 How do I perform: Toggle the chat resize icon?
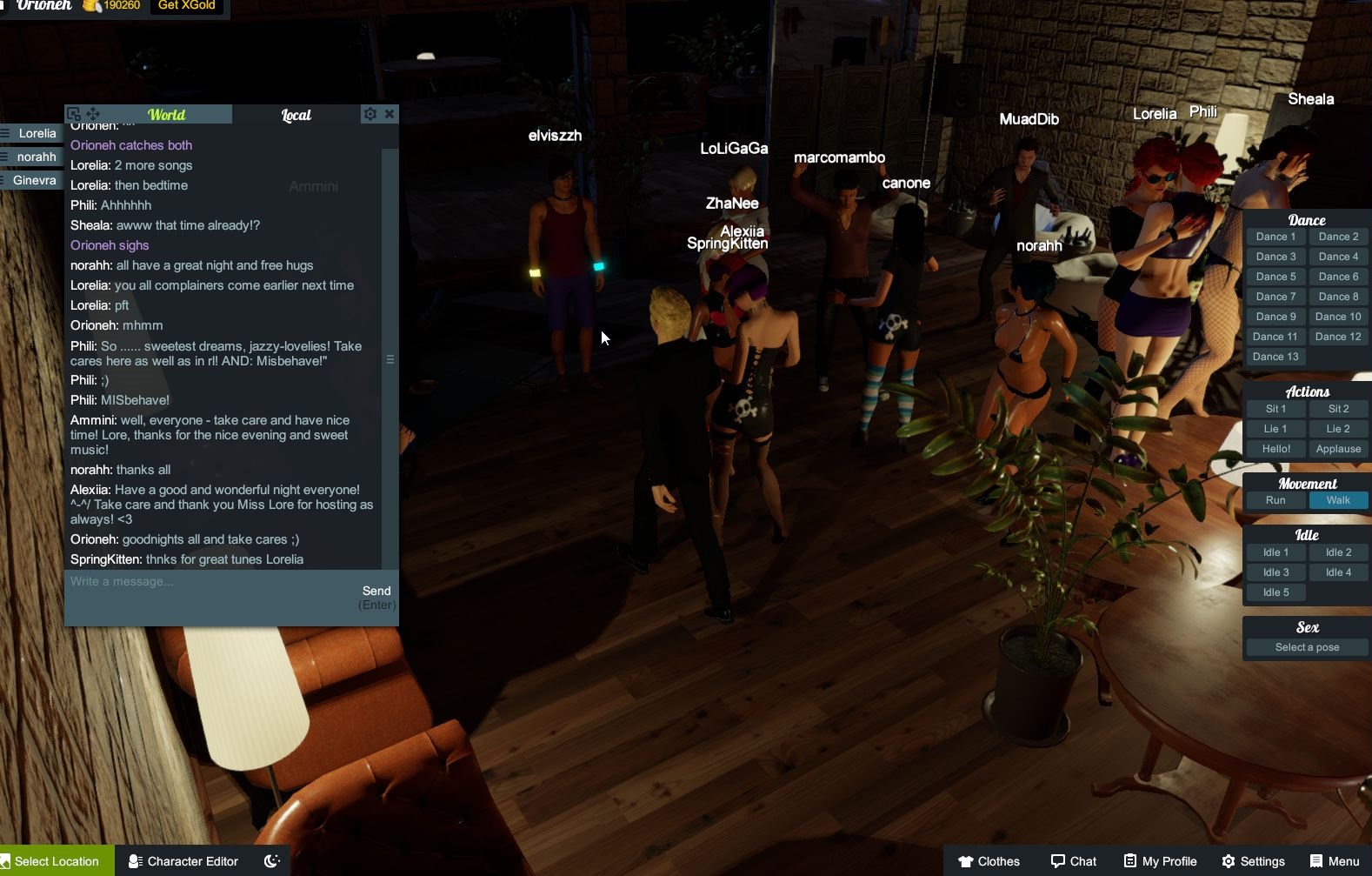74,113
